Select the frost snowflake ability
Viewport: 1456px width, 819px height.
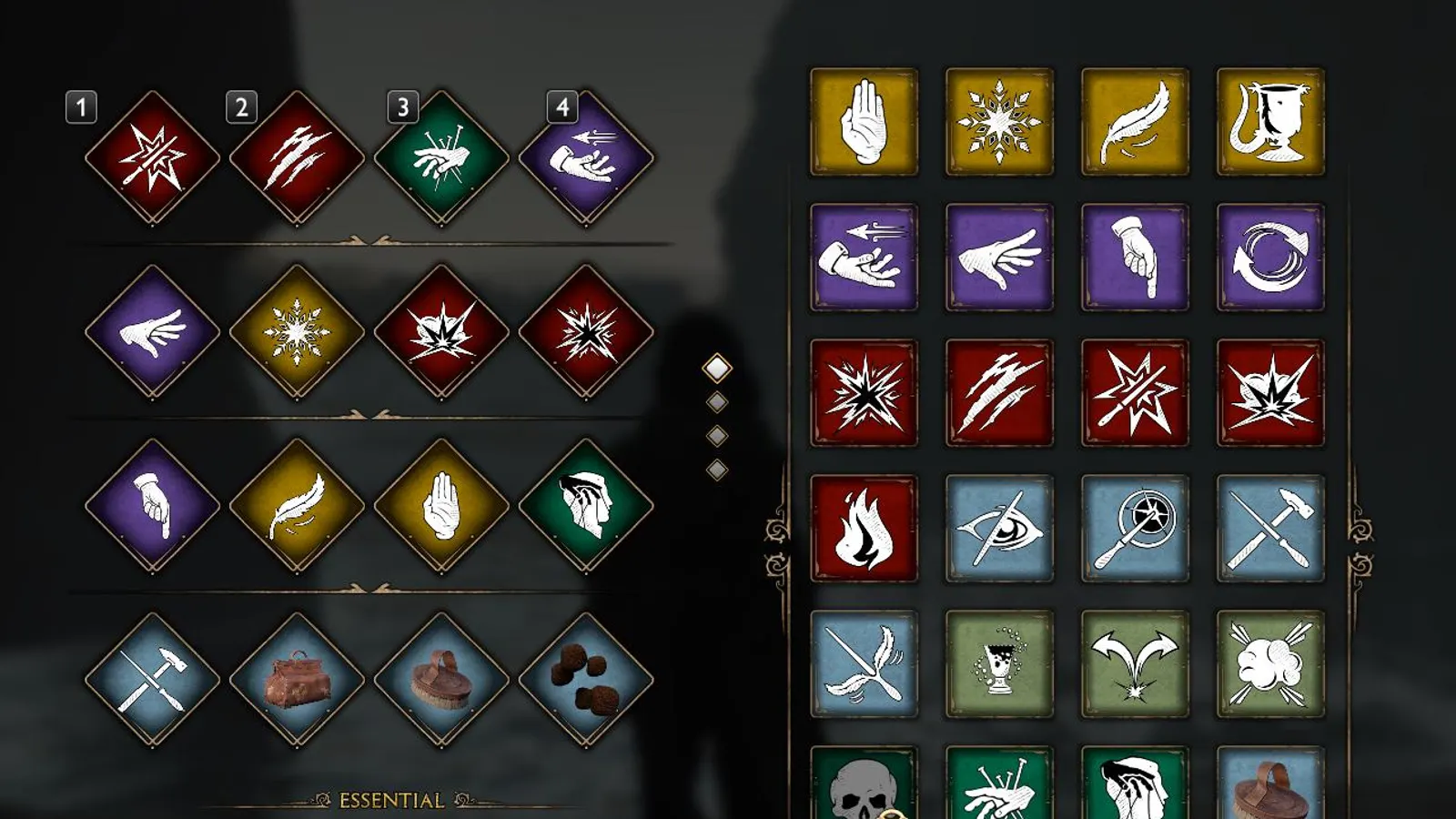(x=998, y=119)
